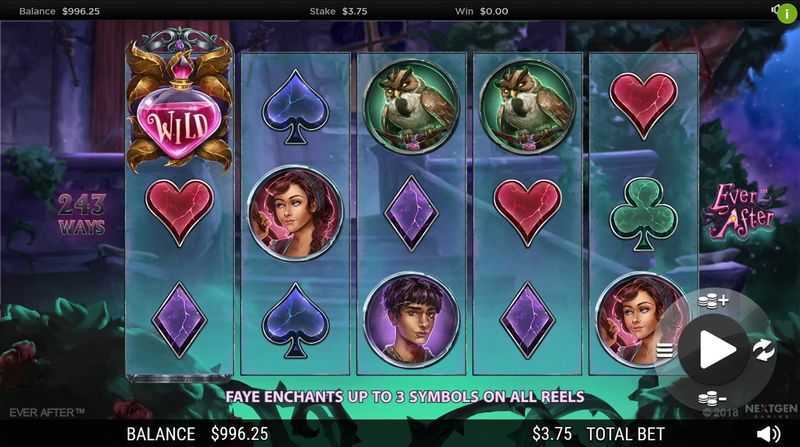
Task: Open the green info button
Action: [x=786, y=14]
